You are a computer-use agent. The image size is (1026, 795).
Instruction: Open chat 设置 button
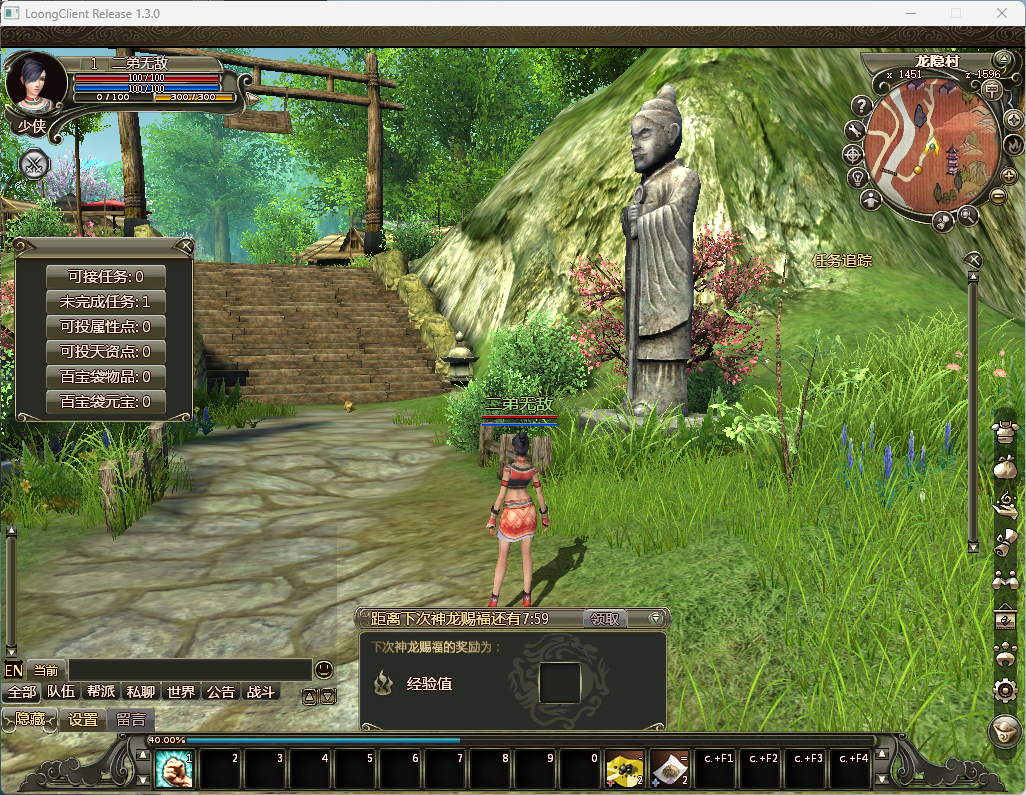click(x=83, y=719)
